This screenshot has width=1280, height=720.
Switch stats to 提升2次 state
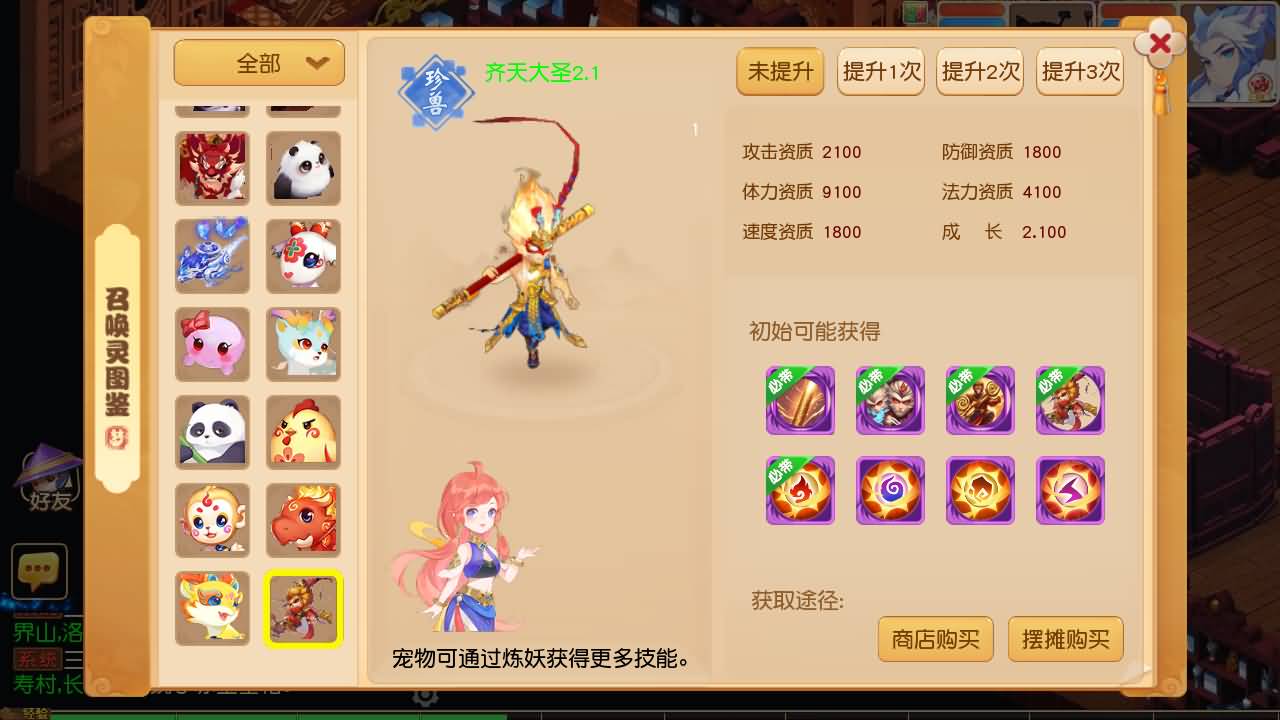pos(979,71)
